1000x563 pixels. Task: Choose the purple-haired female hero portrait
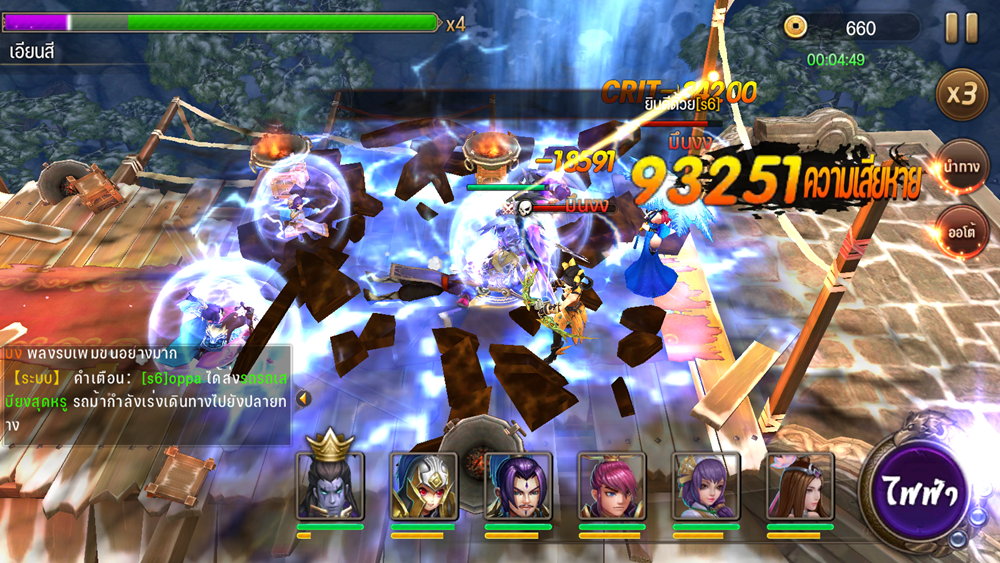point(706,486)
